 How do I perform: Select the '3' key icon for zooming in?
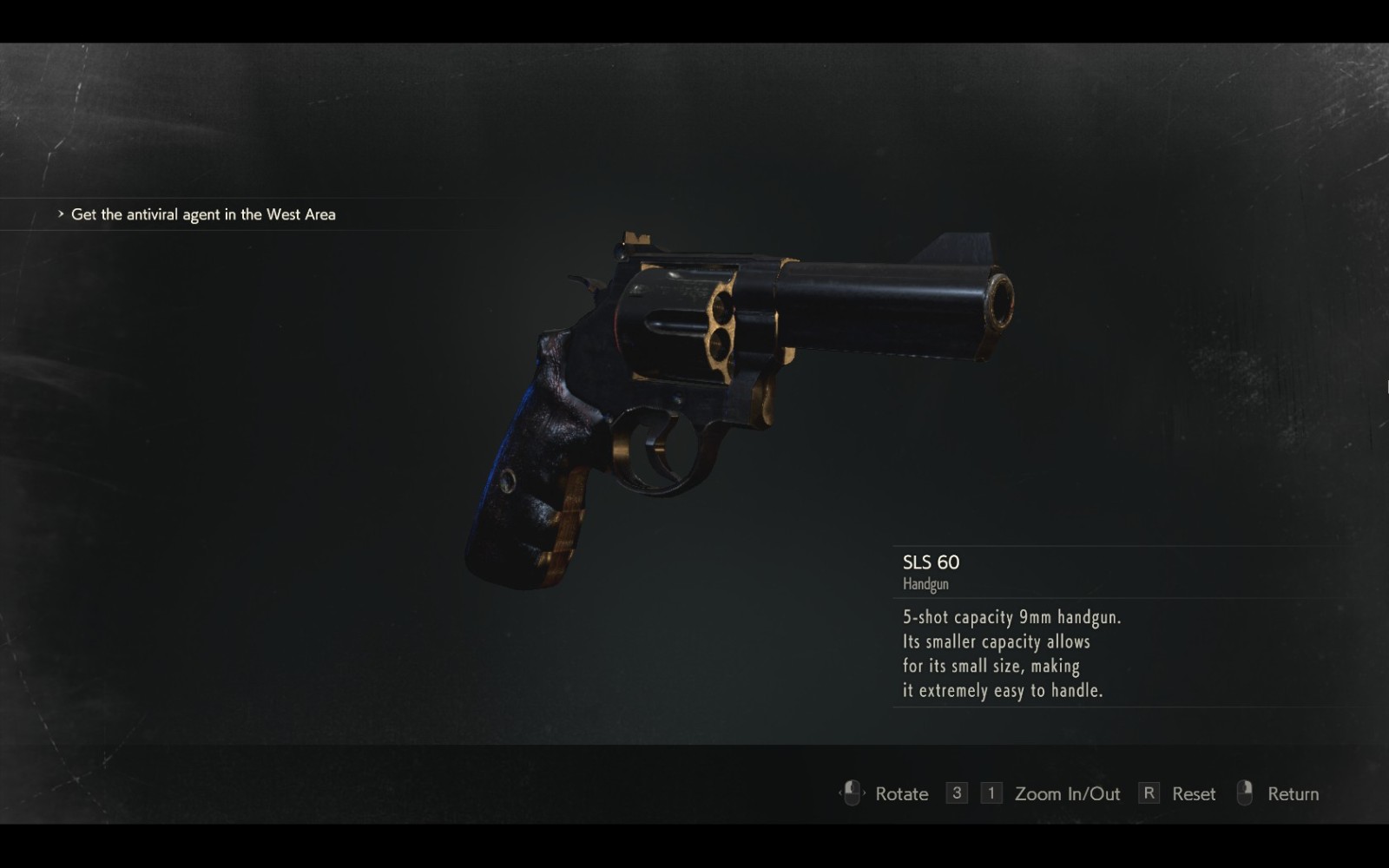click(x=956, y=792)
